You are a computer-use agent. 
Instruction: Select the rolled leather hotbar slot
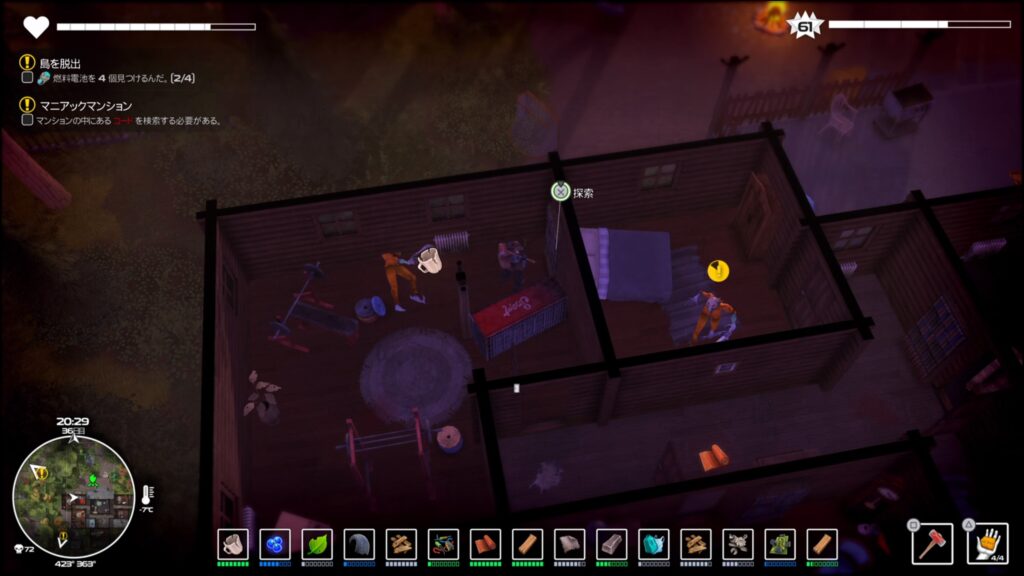[x=485, y=544]
